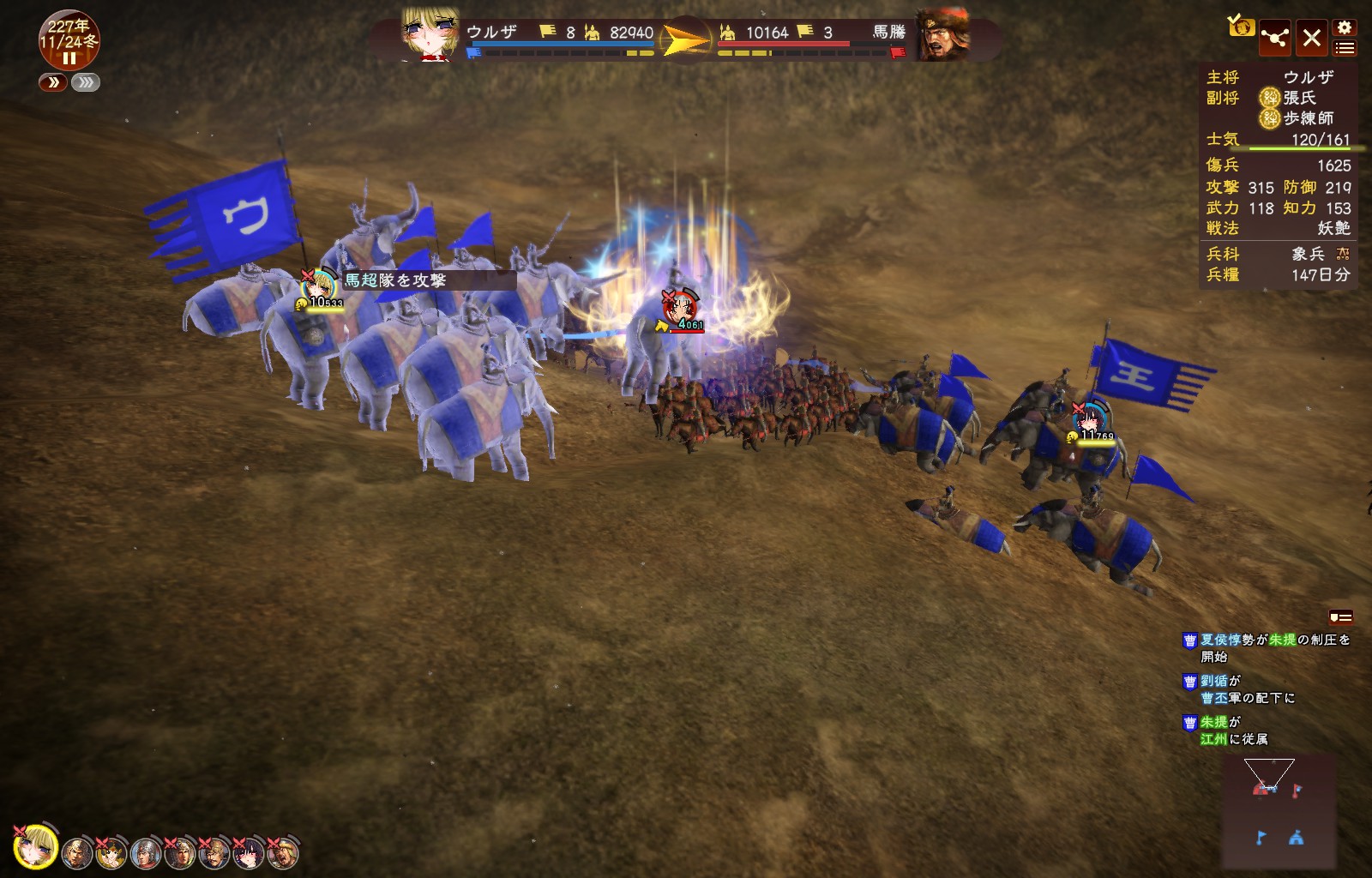The width and height of the screenshot is (1372, 878).
Task: Click the battlefield minimap
Action: [1279, 811]
